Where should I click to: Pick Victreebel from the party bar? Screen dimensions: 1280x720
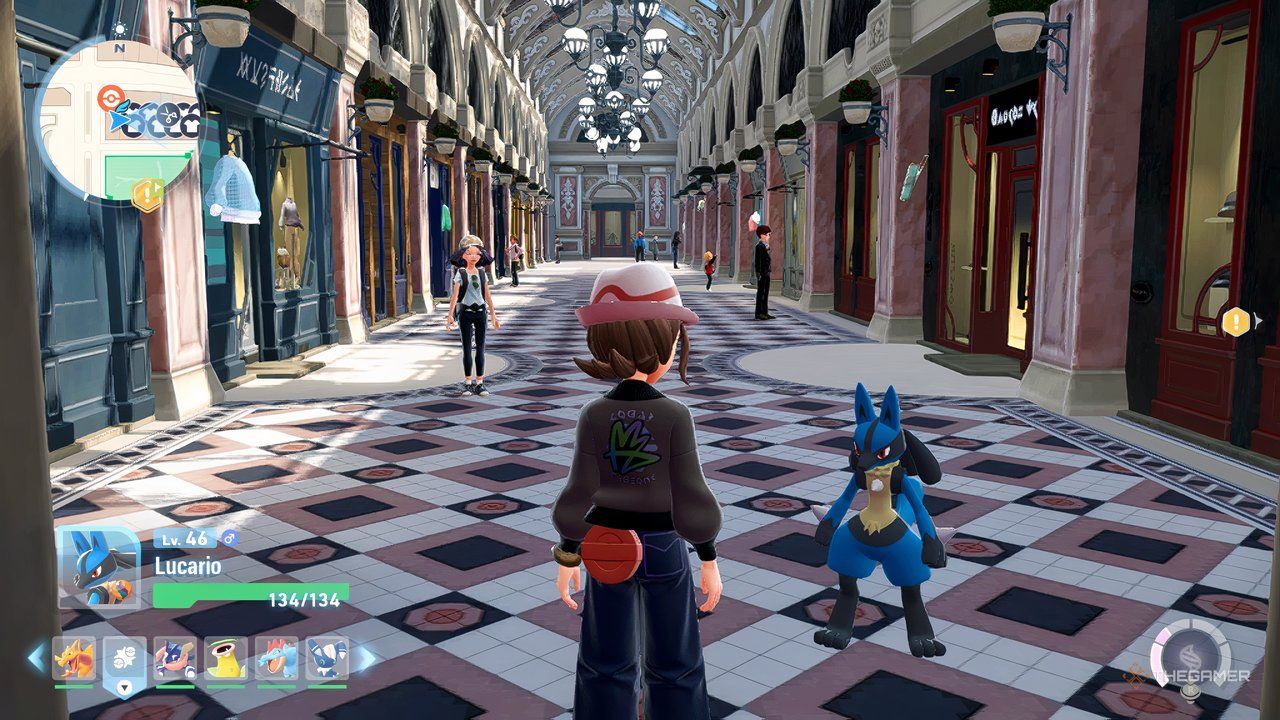[226, 659]
